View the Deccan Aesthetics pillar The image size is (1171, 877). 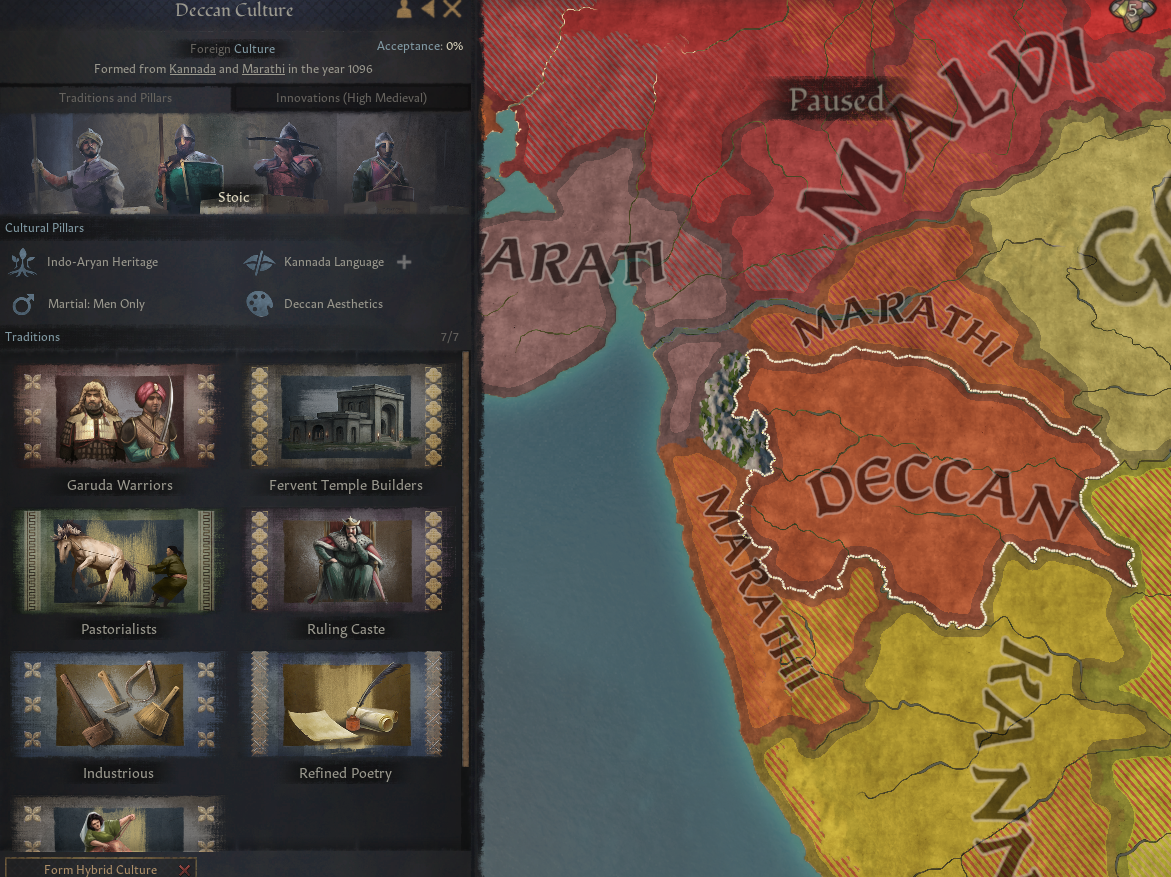(x=333, y=304)
